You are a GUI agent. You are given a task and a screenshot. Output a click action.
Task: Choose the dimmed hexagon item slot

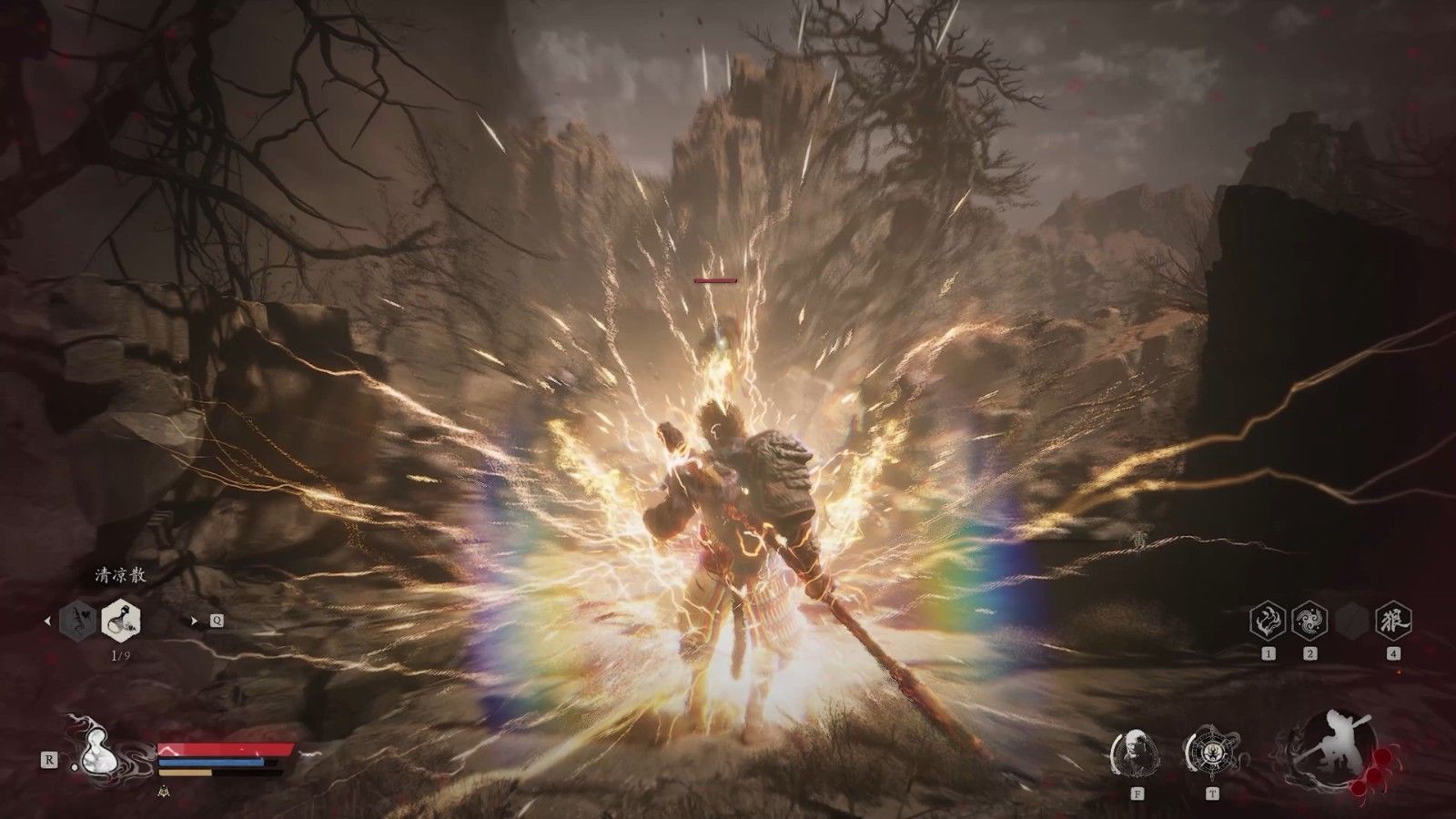click(77, 621)
